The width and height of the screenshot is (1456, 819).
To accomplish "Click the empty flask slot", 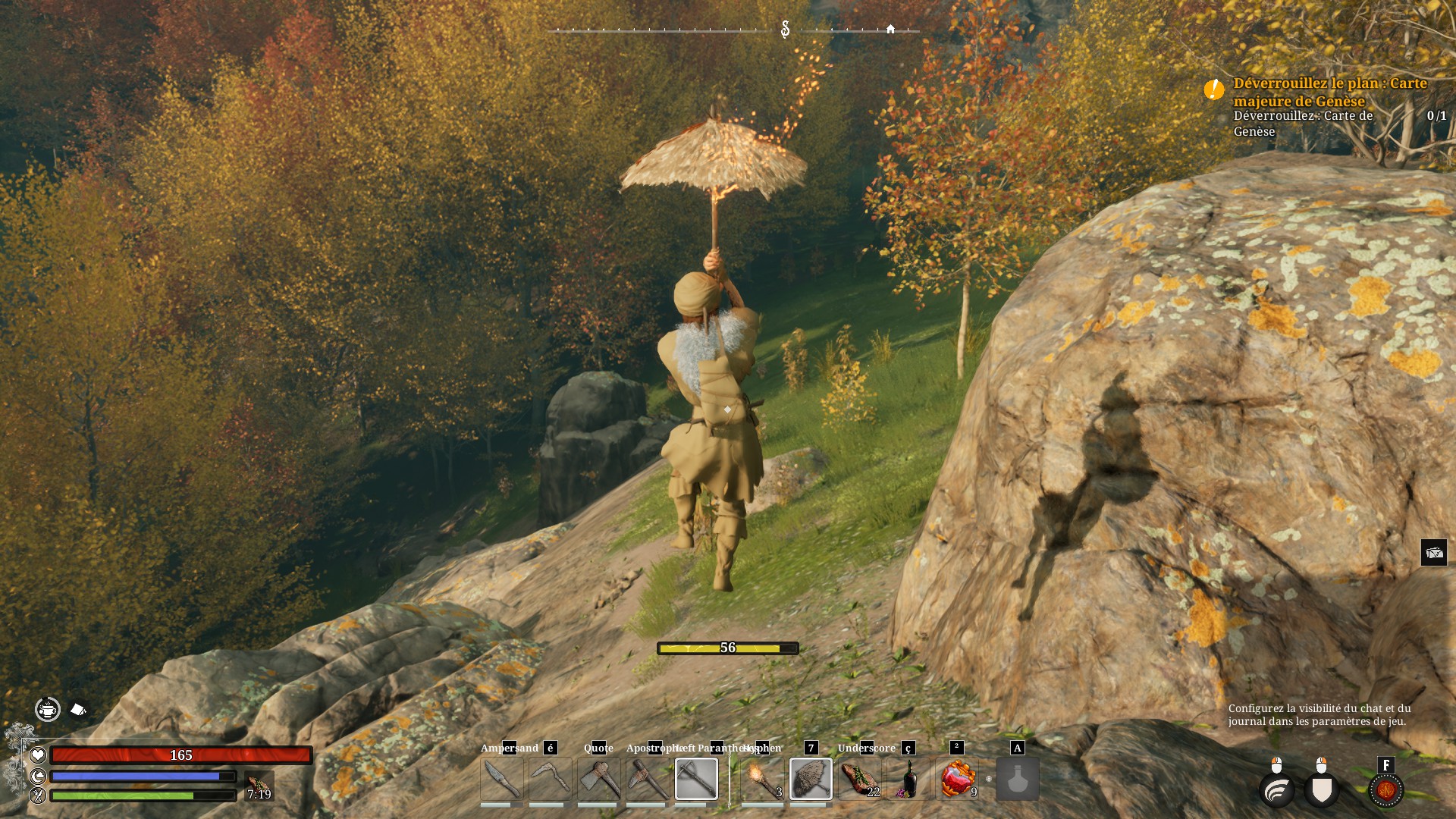I will (x=1017, y=779).
